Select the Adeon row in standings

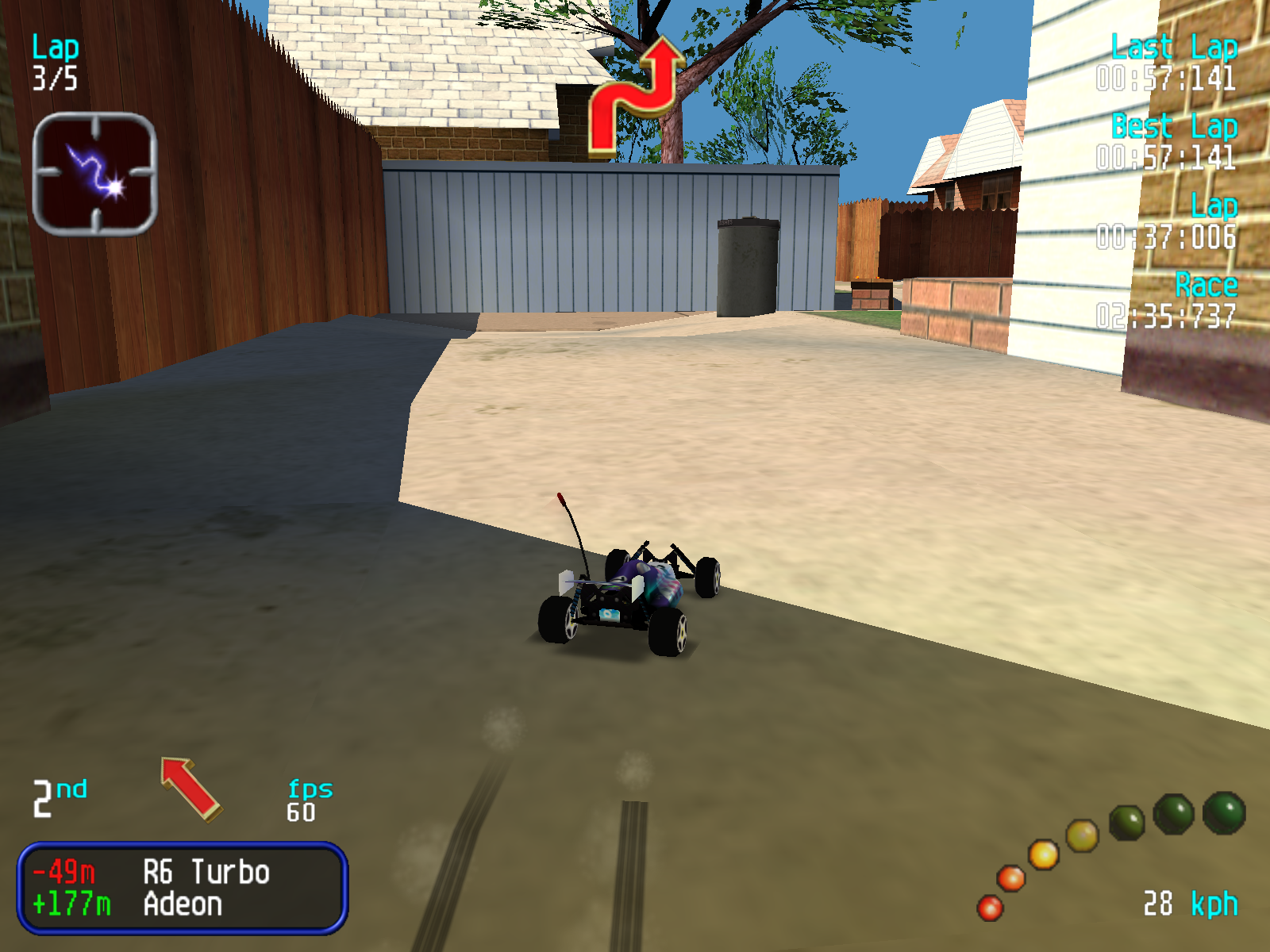(183, 904)
